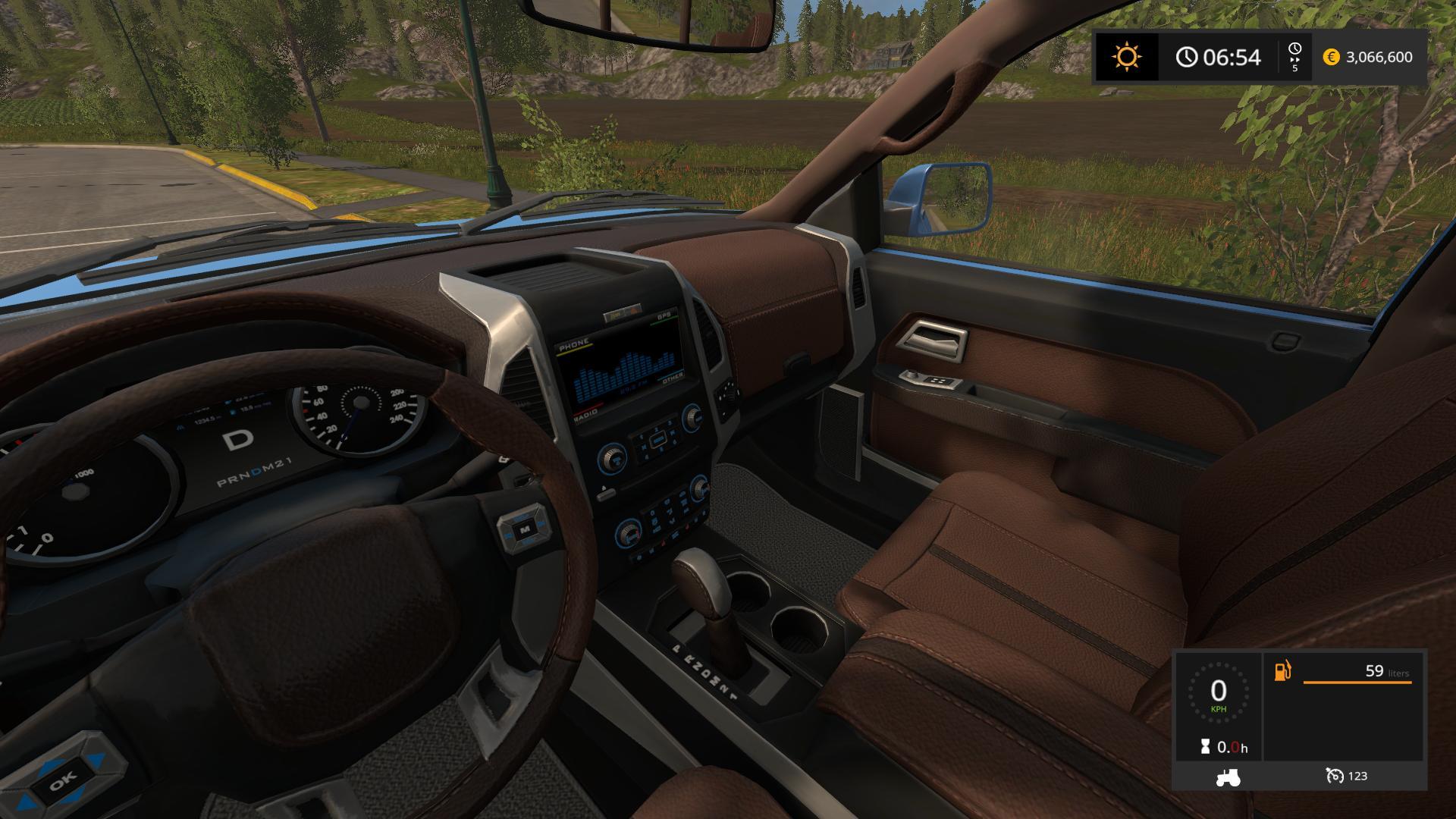Toggle the cruise control speed icon

coord(1335,776)
